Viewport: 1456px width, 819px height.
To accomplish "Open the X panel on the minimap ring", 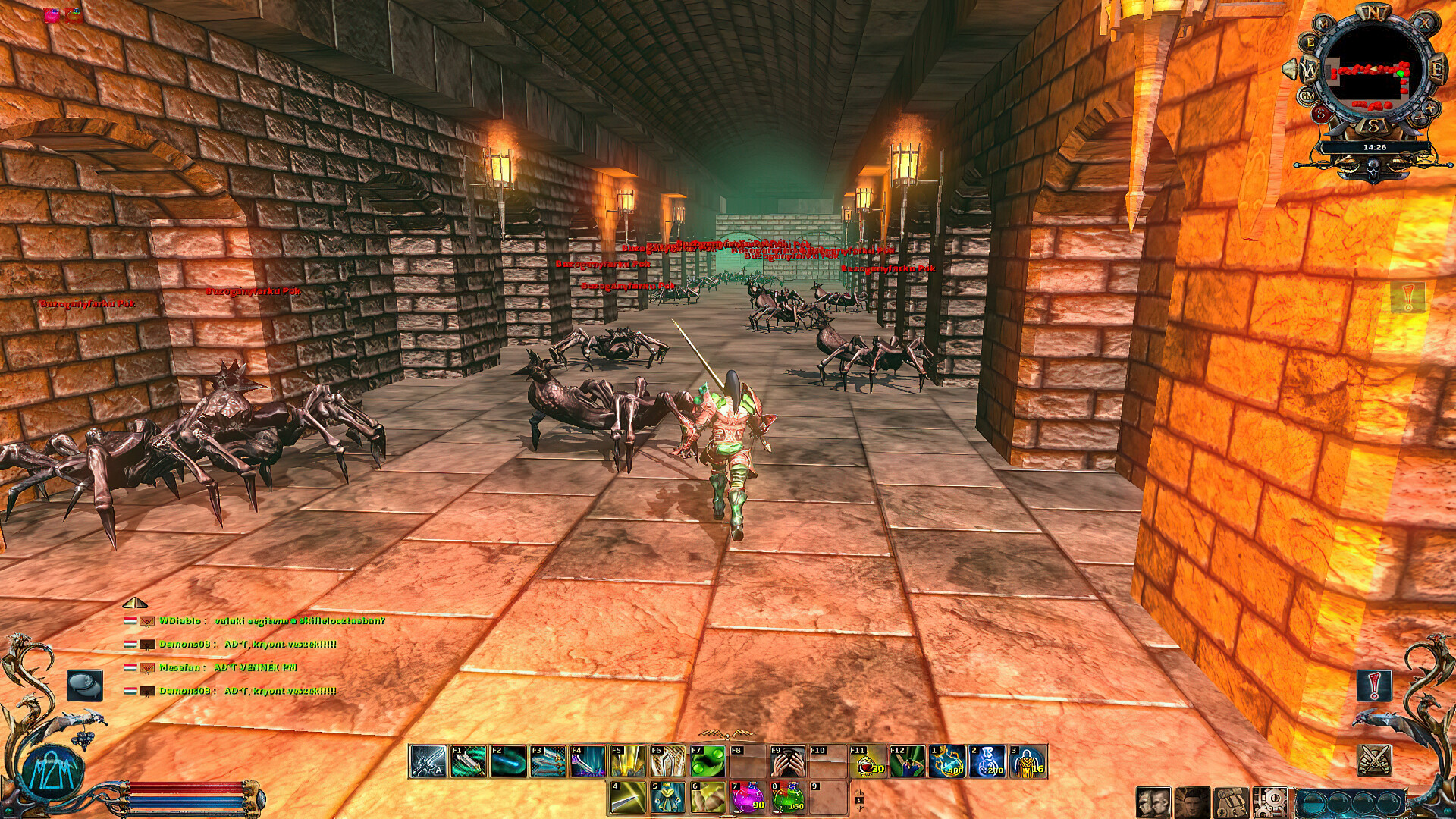I will (x=1426, y=22).
